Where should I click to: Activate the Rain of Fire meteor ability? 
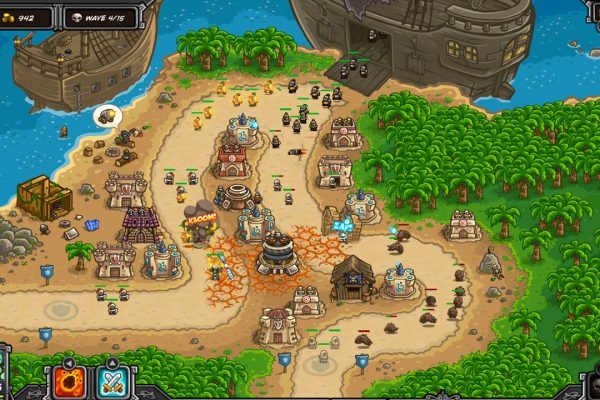pyautogui.click(x=71, y=382)
